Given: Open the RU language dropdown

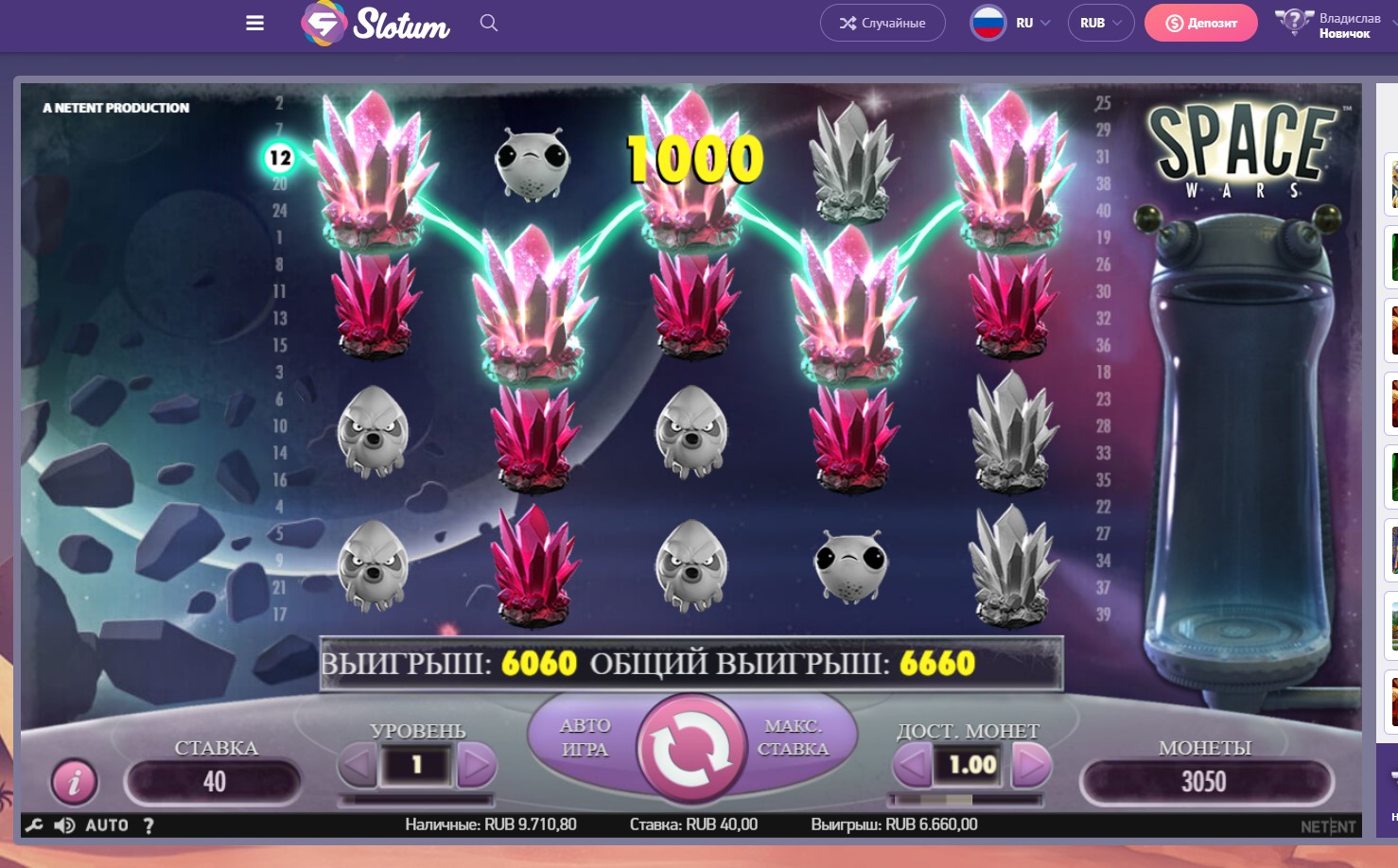Looking at the screenshot, I should pyautogui.click(x=1011, y=23).
